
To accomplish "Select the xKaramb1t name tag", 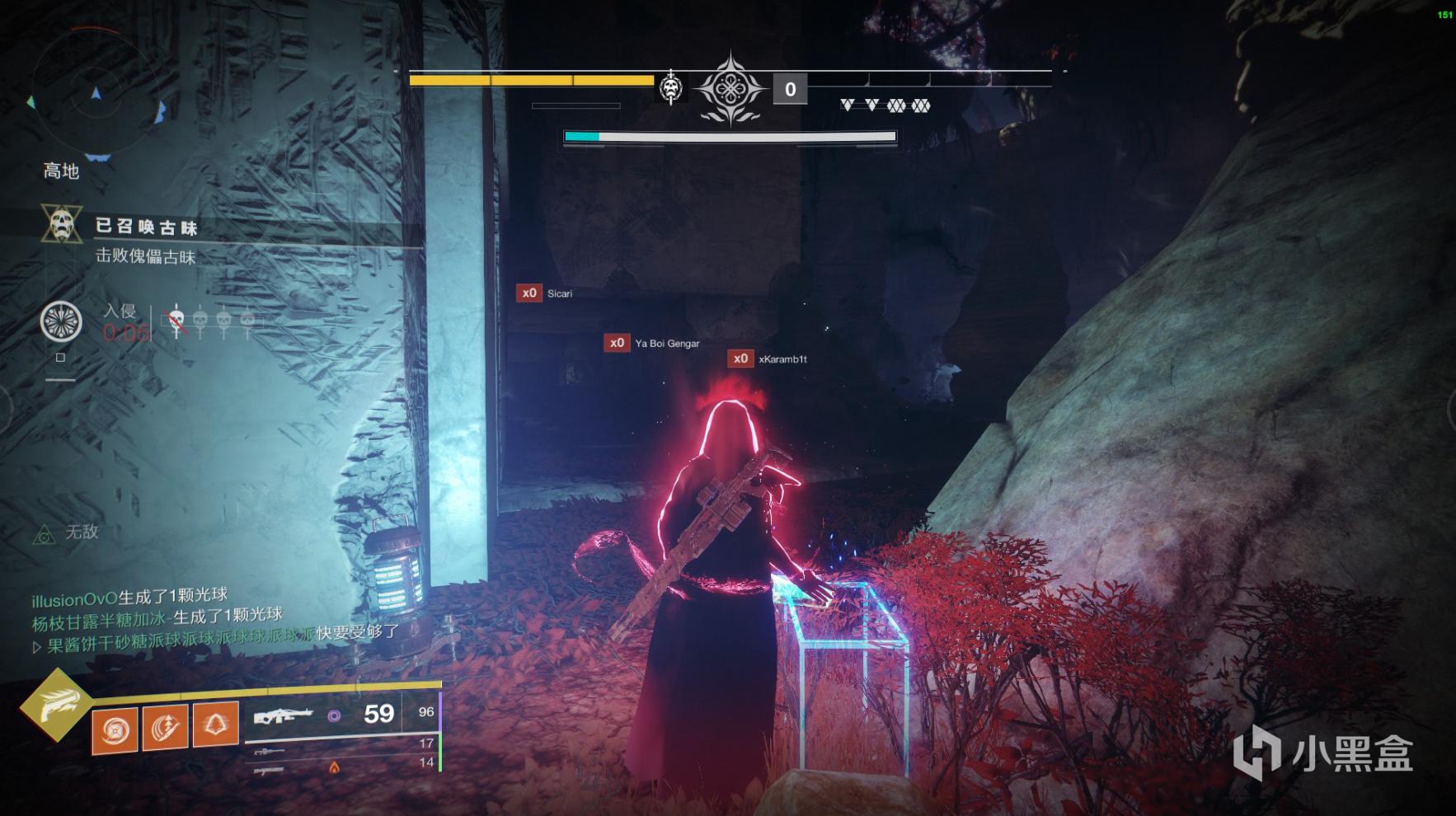I will (x=782, y=359).
